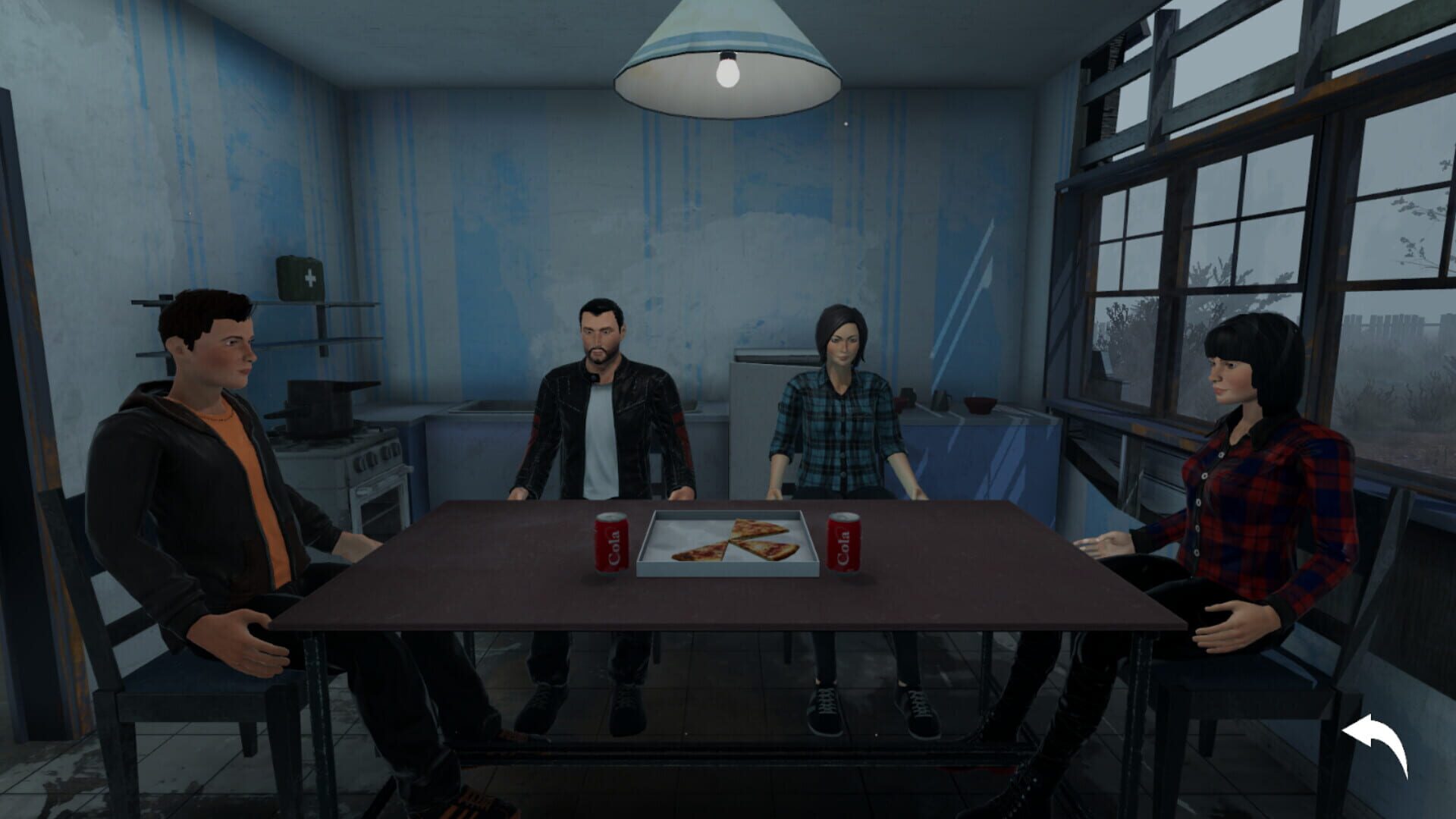Click the light bulb inside the lampshade
Viewport: 1456px width, 819px height.
click(726, 73)
